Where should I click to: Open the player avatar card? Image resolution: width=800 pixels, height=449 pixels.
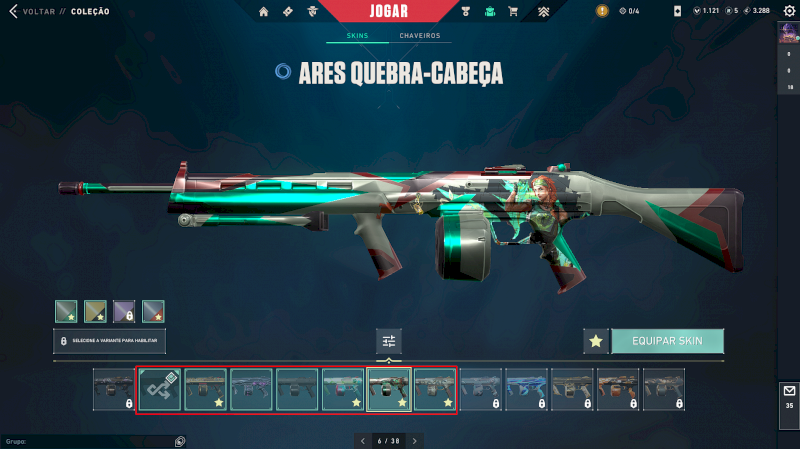[788, 33]
